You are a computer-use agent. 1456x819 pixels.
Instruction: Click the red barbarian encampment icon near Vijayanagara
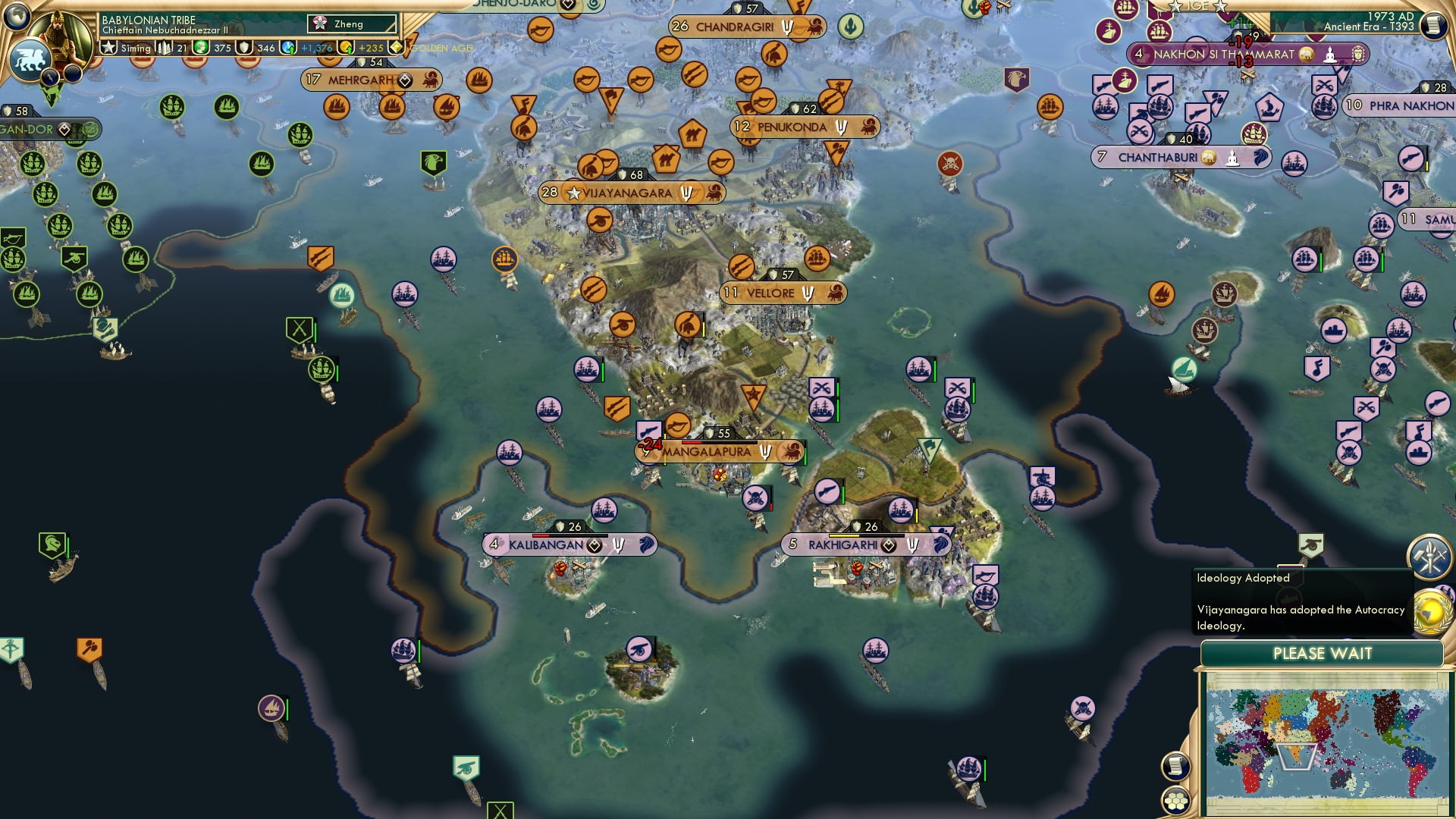coord(950,162)
